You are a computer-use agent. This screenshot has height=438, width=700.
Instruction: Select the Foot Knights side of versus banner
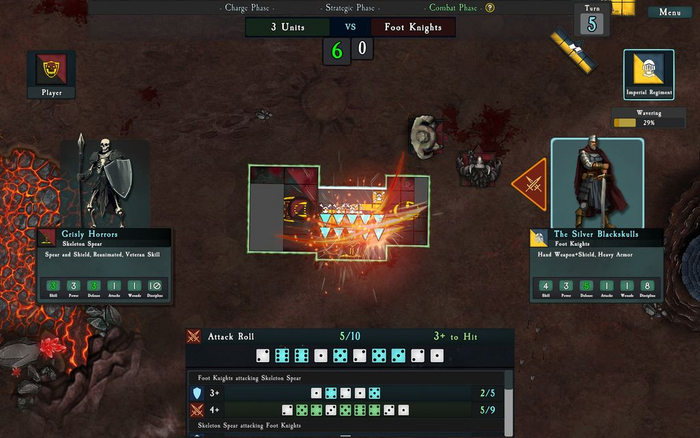[x=413, y=27]
